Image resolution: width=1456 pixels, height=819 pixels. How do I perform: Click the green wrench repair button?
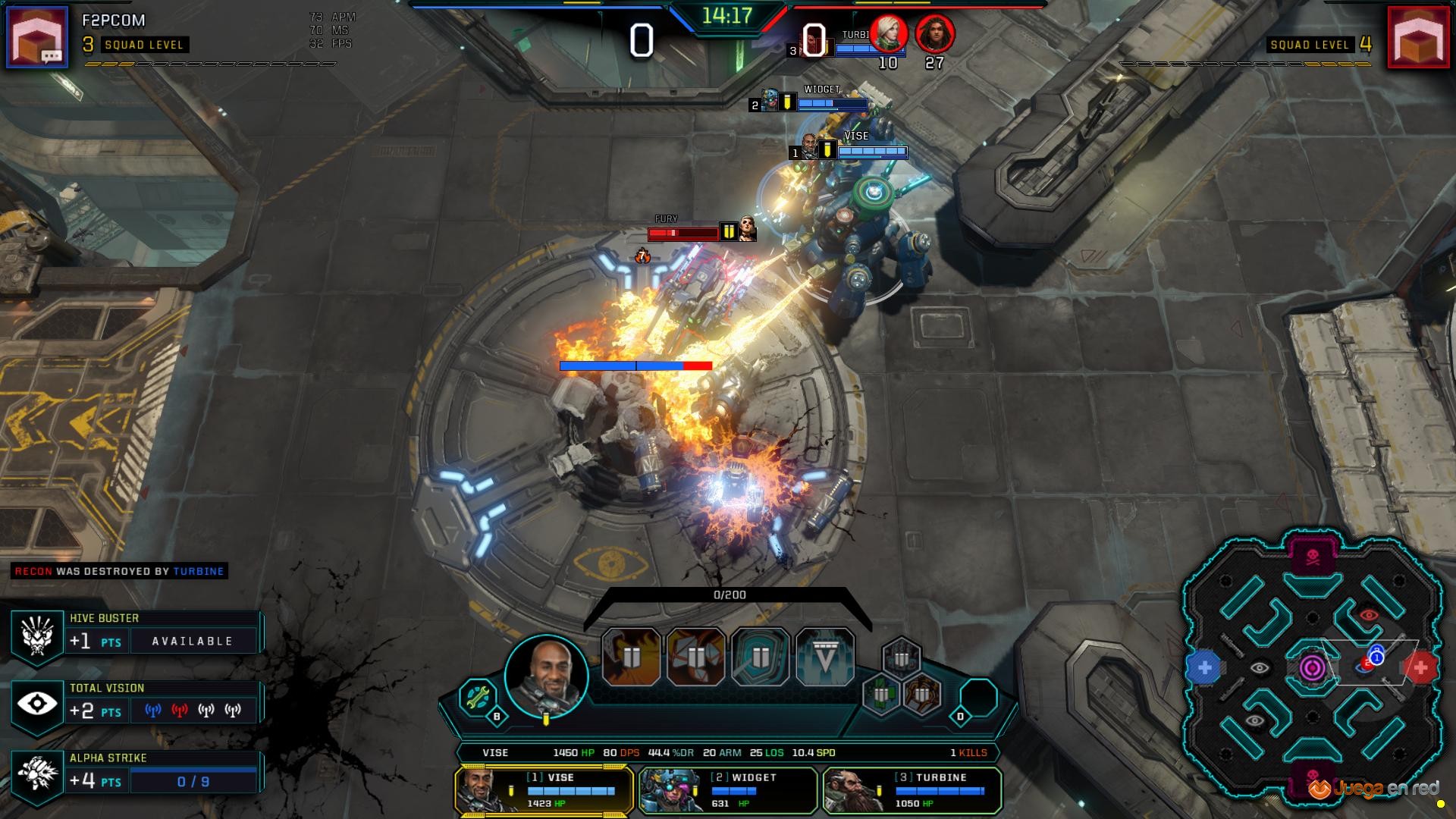478,696
